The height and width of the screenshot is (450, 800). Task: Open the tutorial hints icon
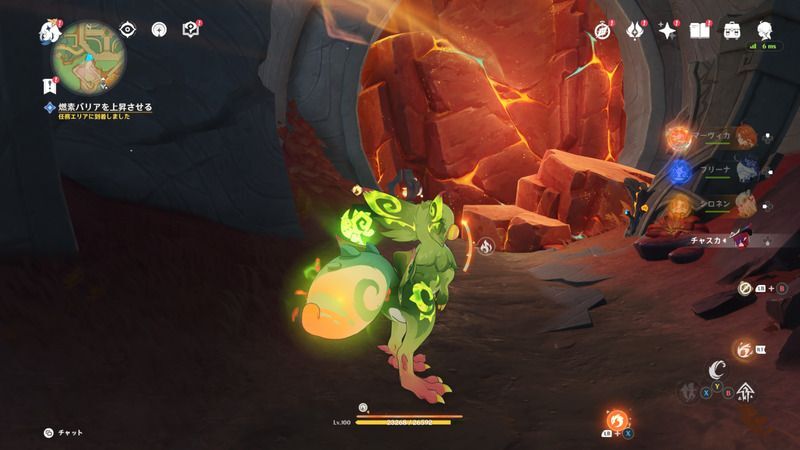191,29
